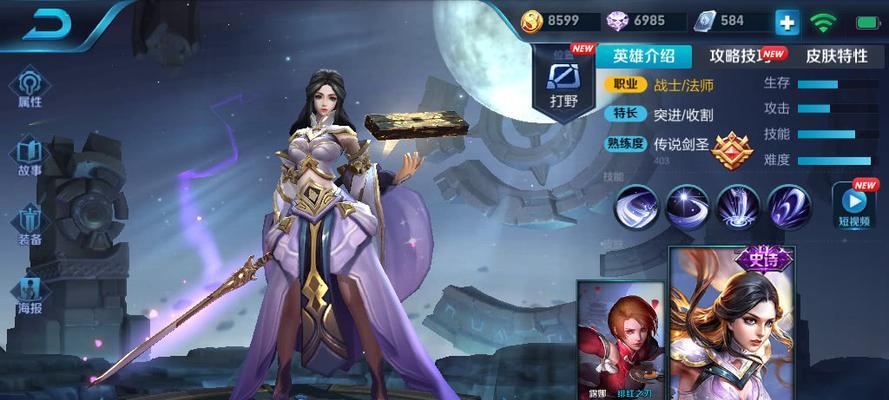Screen dimensions: 889x400
Task: Select the first skill icon with crescent slash
Action: [x=636, y=206]
